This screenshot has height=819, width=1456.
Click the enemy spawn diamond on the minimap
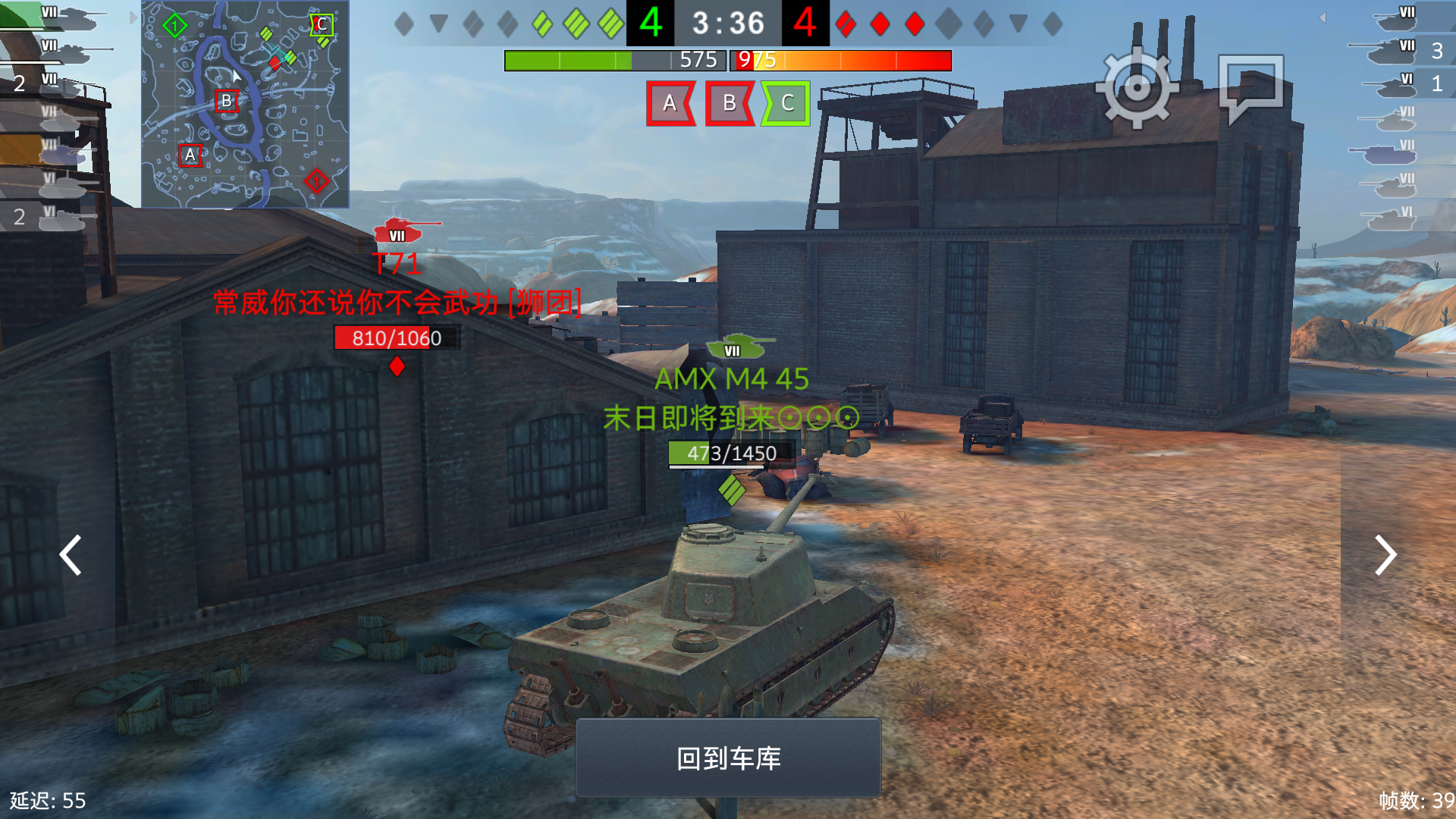316,180
